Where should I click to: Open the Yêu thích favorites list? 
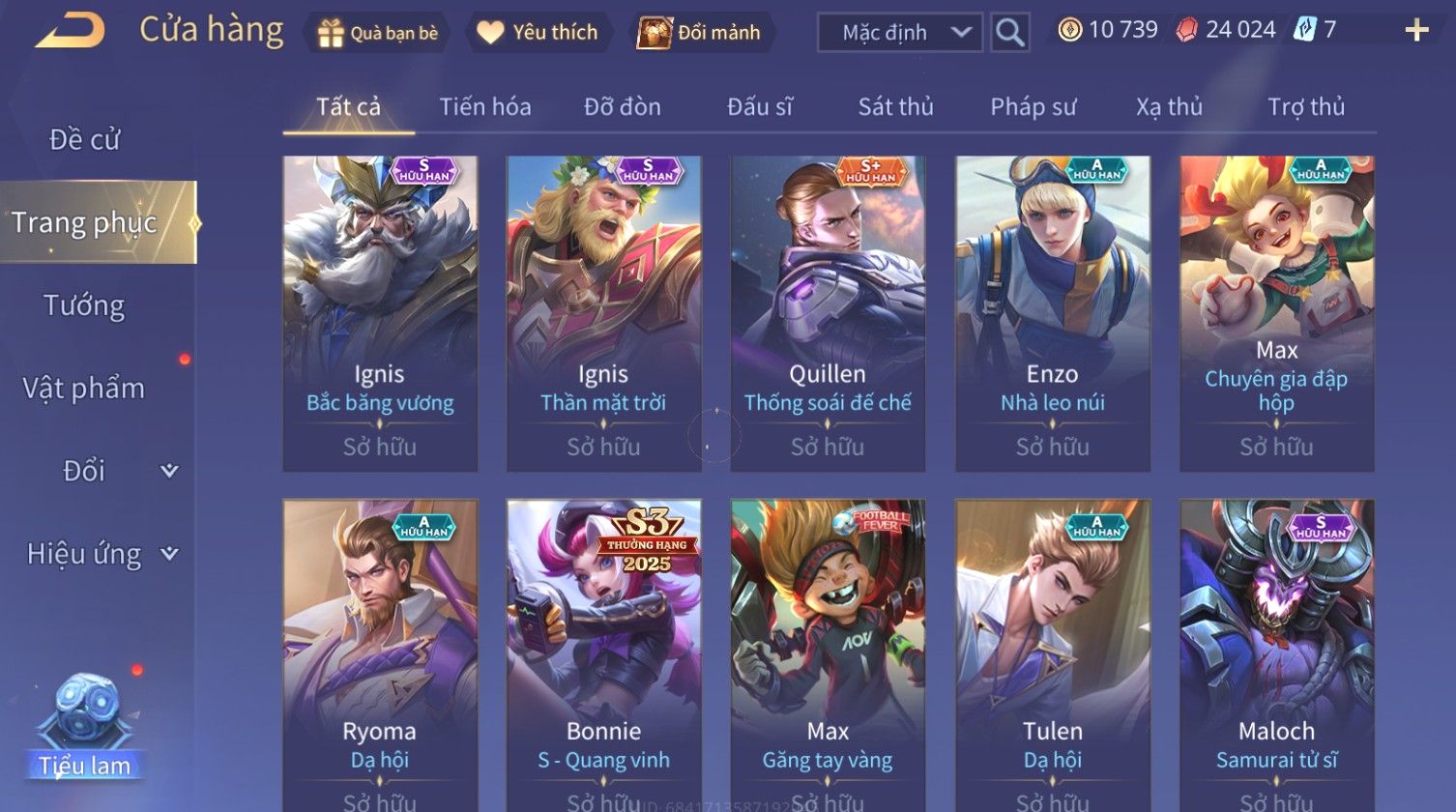tap(539, 33)
